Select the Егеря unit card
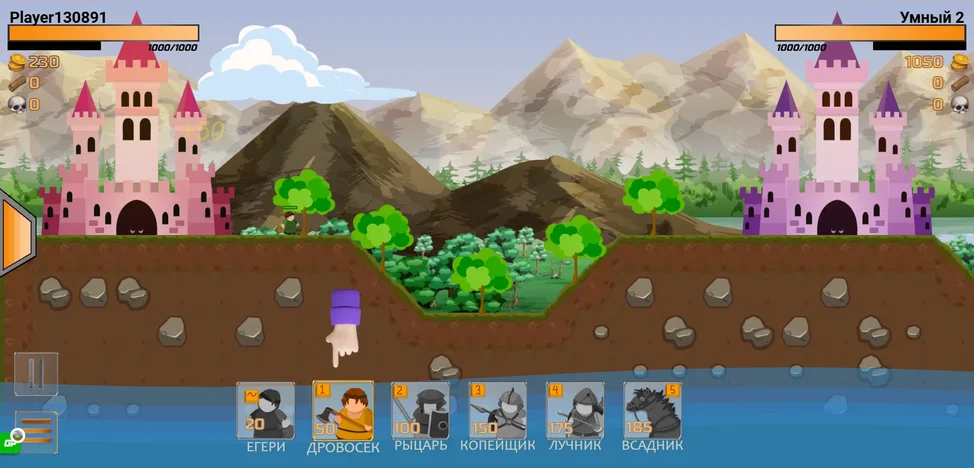The image size is (974, 468). (x=266, y=410)
